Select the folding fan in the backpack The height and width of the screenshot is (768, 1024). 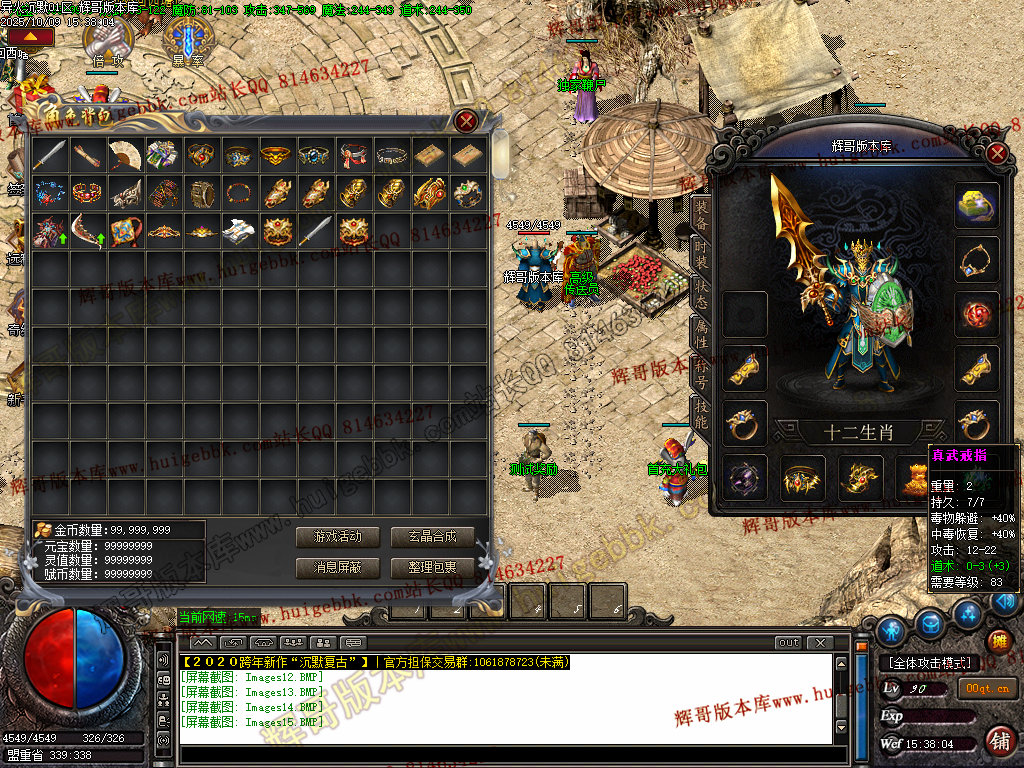125,154
